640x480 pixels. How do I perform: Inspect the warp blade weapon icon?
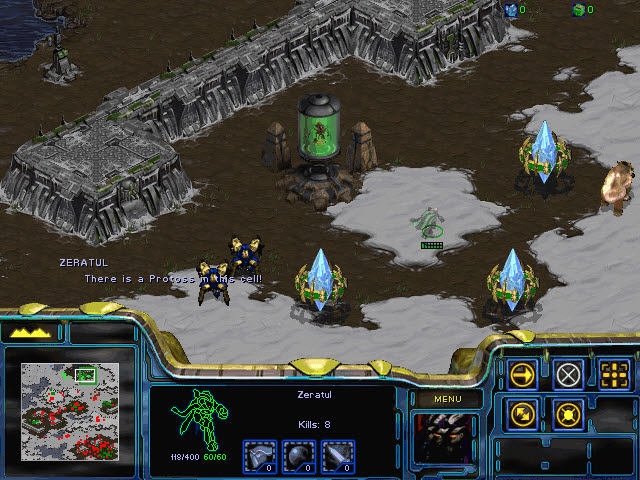coord(338,456)
